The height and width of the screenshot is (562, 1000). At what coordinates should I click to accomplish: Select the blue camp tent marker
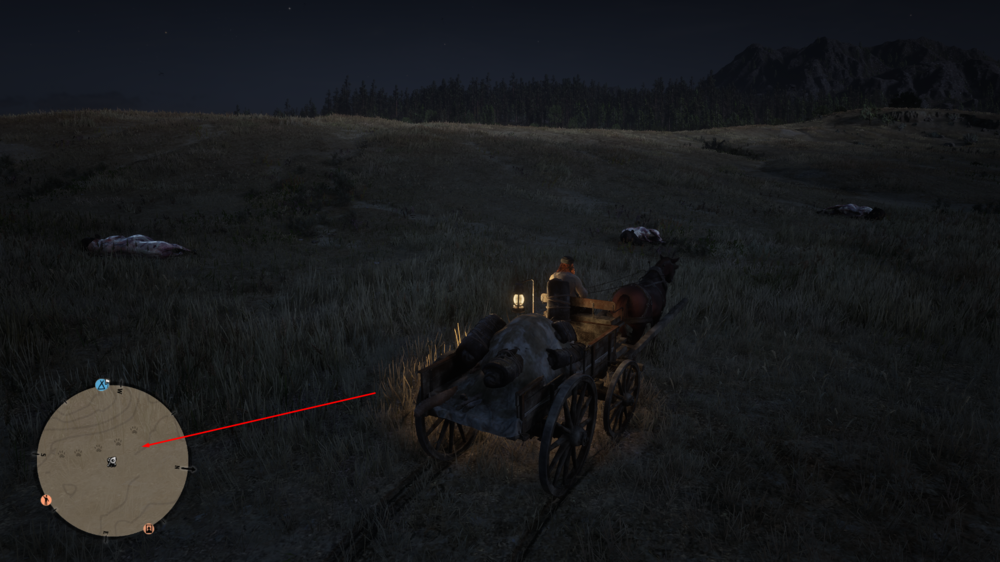(101, 385)
